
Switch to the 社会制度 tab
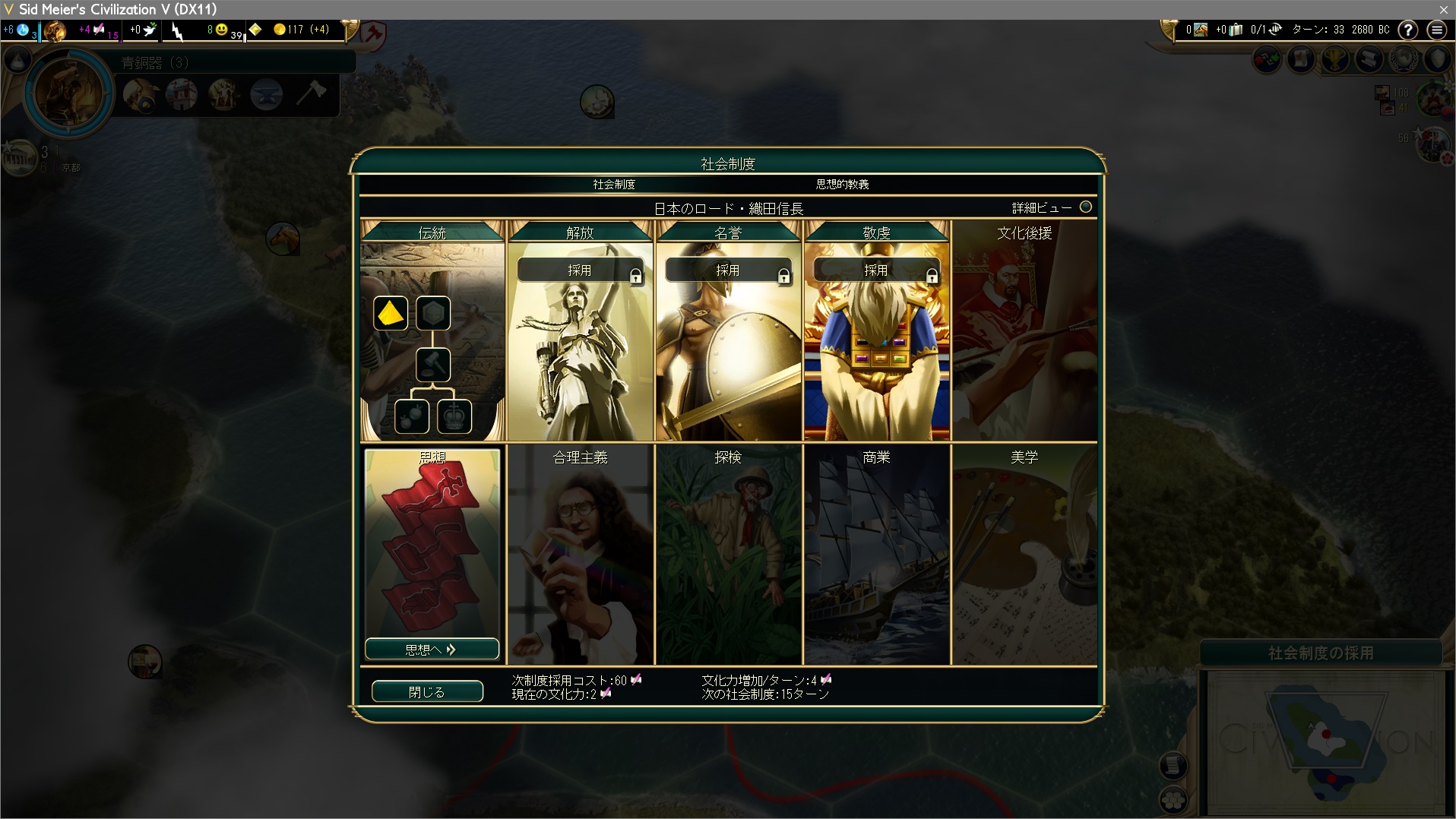[x=614, y=184]
